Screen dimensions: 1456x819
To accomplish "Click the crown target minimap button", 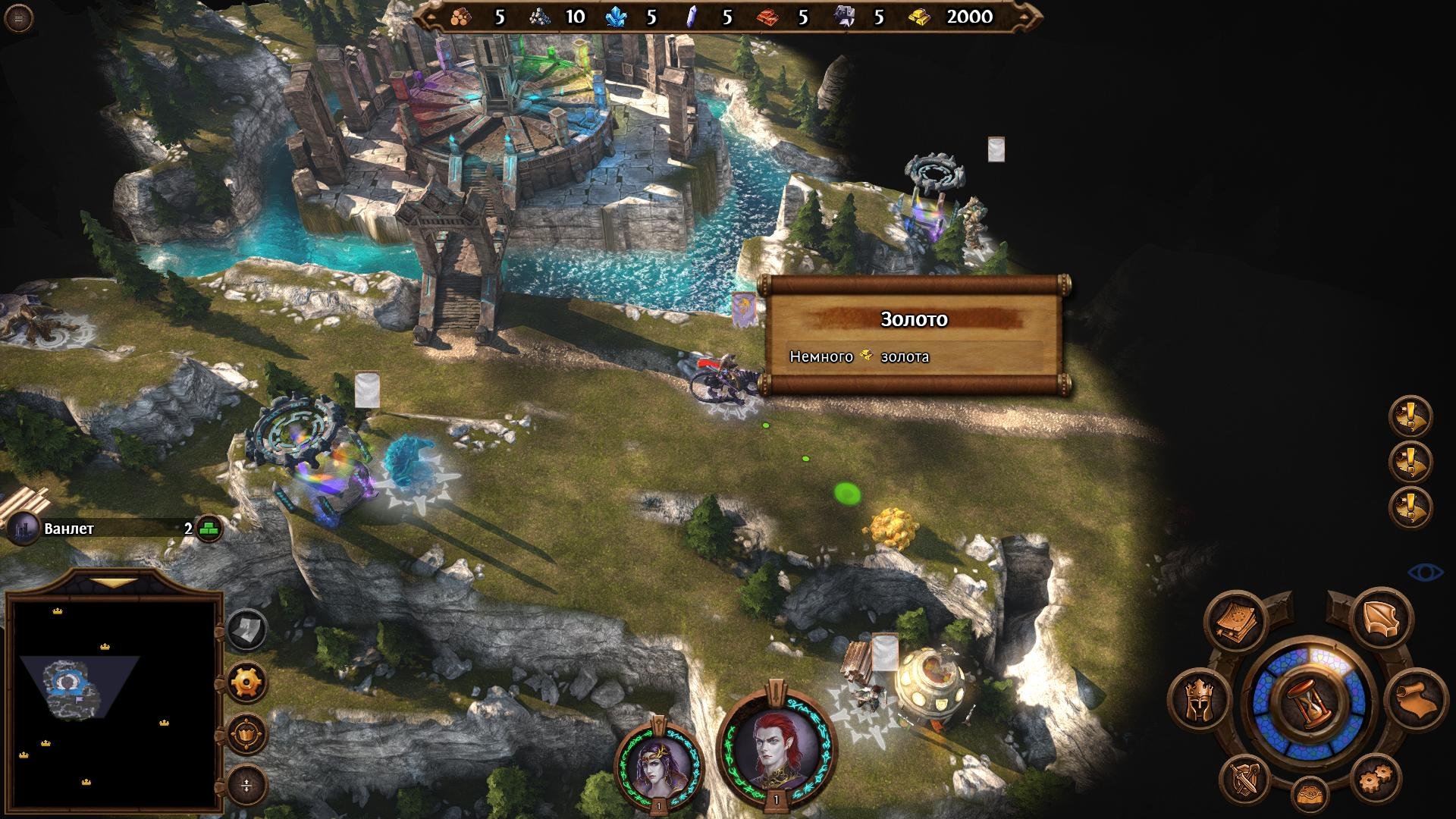I will point(247,734).
